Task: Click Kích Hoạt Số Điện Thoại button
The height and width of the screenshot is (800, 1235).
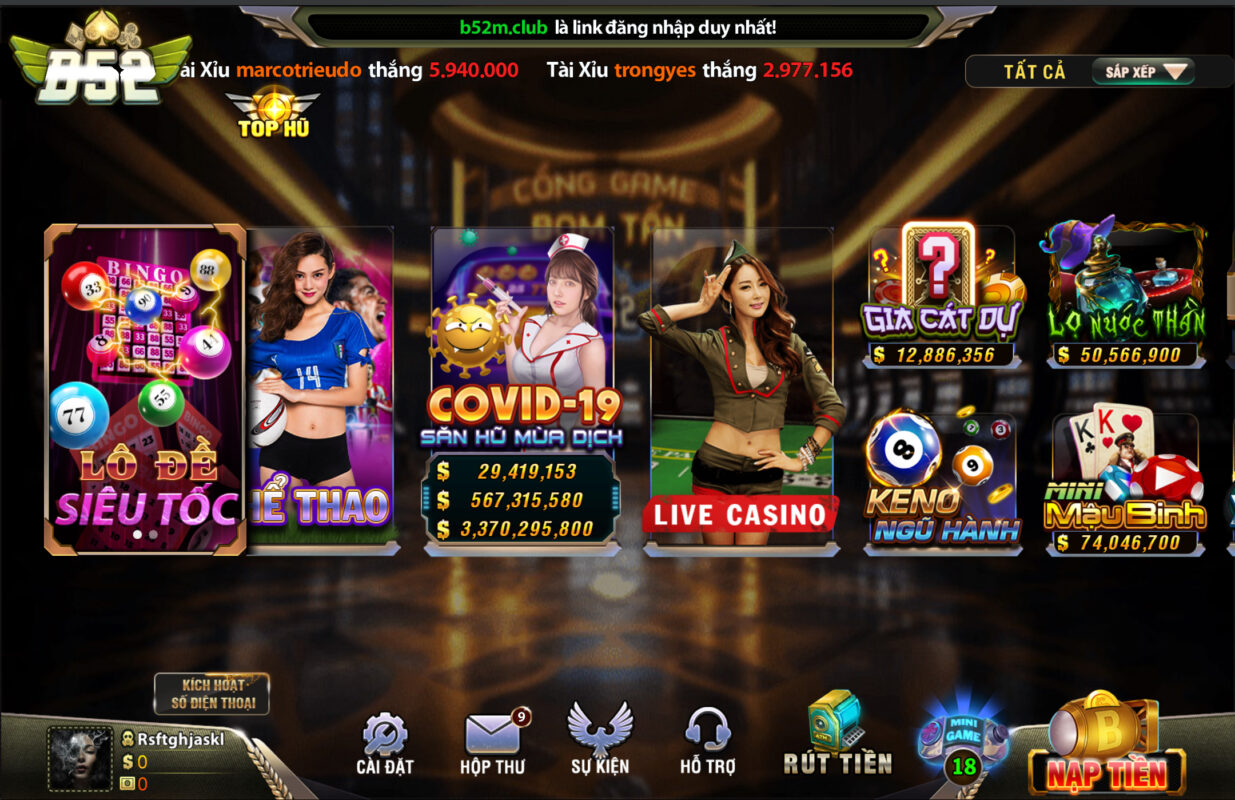Action: click(211, 694)
